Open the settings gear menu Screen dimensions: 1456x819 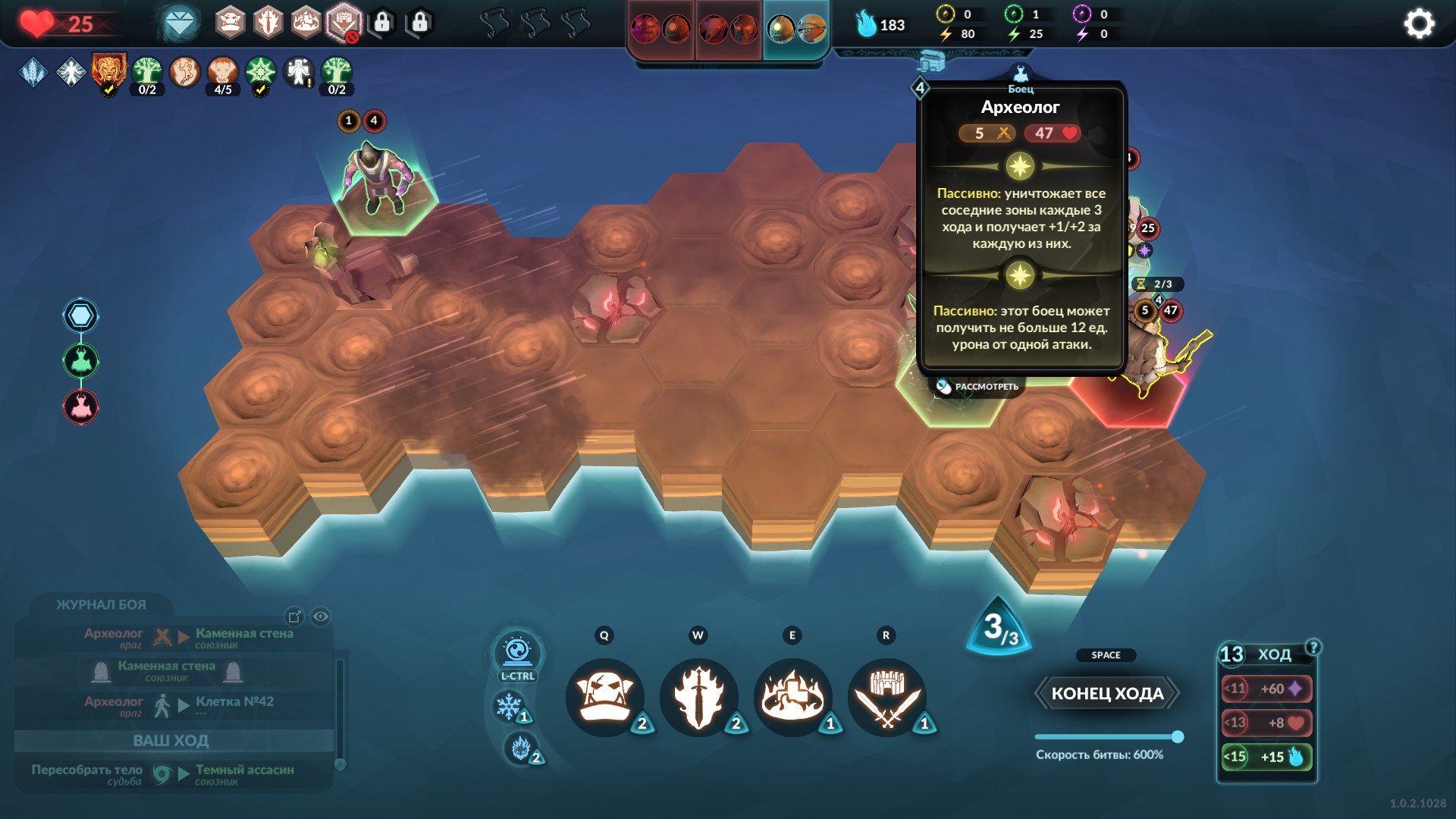point(1419,24)
